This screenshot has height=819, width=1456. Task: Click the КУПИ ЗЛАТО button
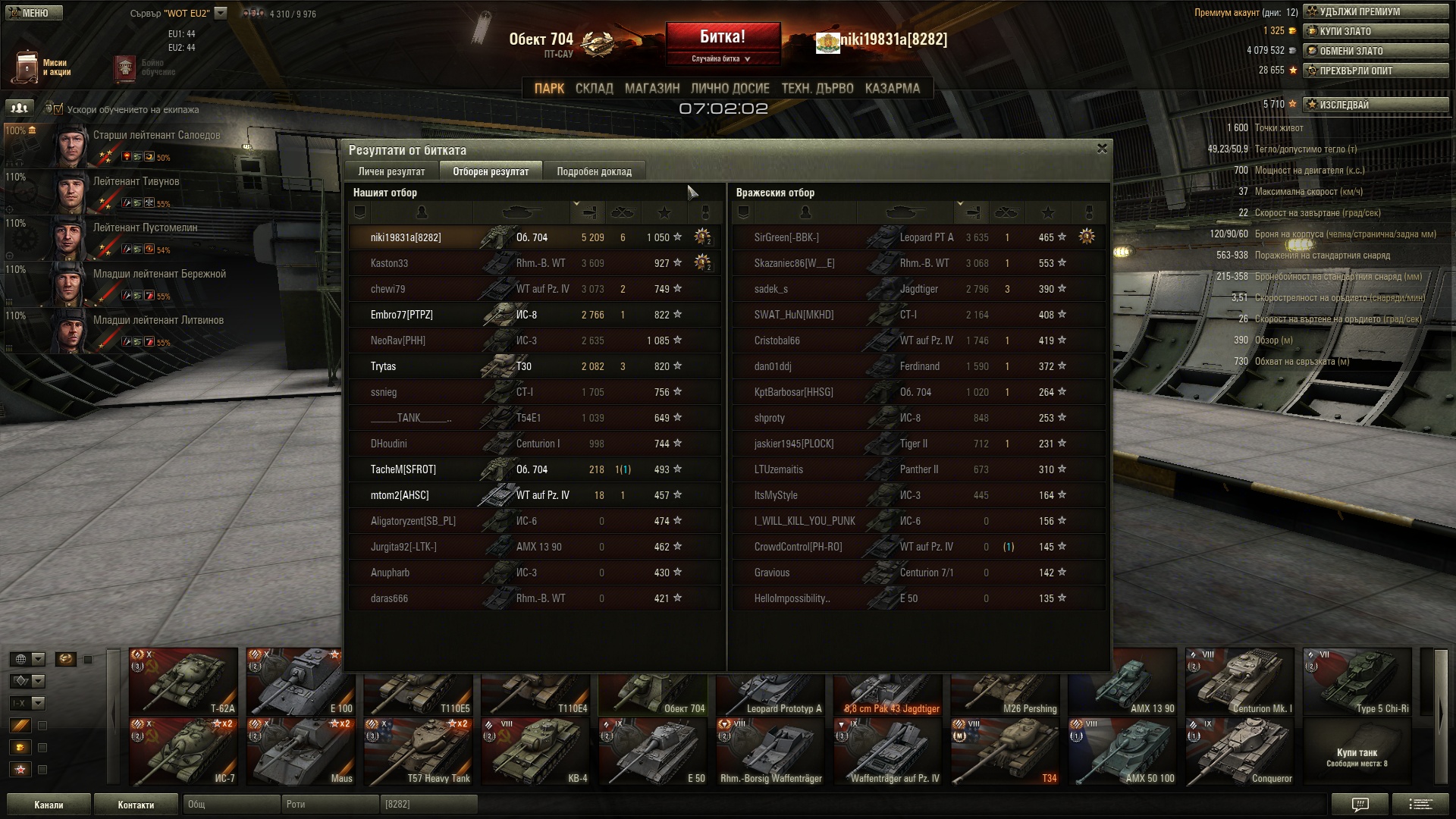(x=1375, y=31)
